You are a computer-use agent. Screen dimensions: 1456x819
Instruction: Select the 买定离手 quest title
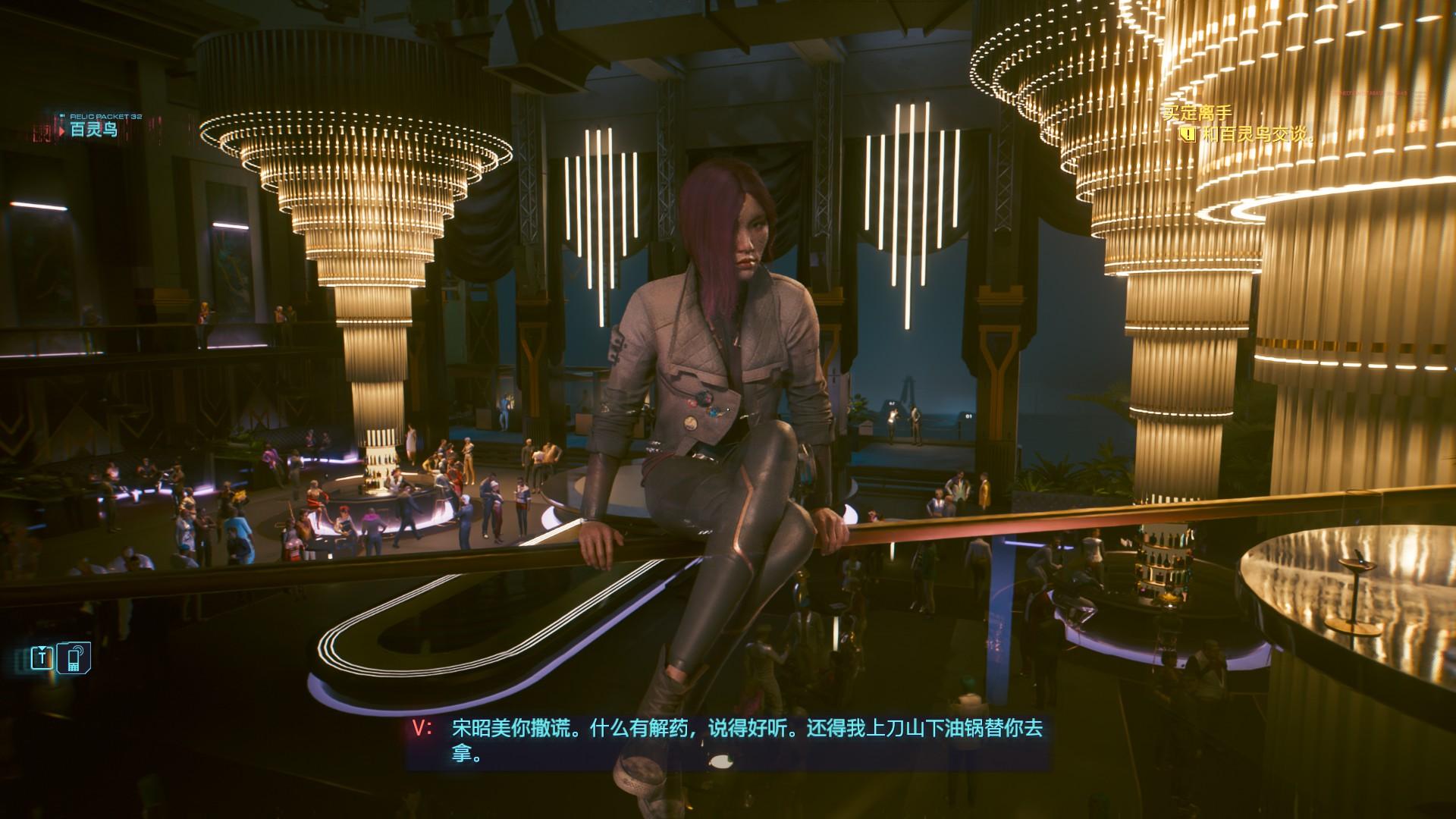tap(1197, 114)
